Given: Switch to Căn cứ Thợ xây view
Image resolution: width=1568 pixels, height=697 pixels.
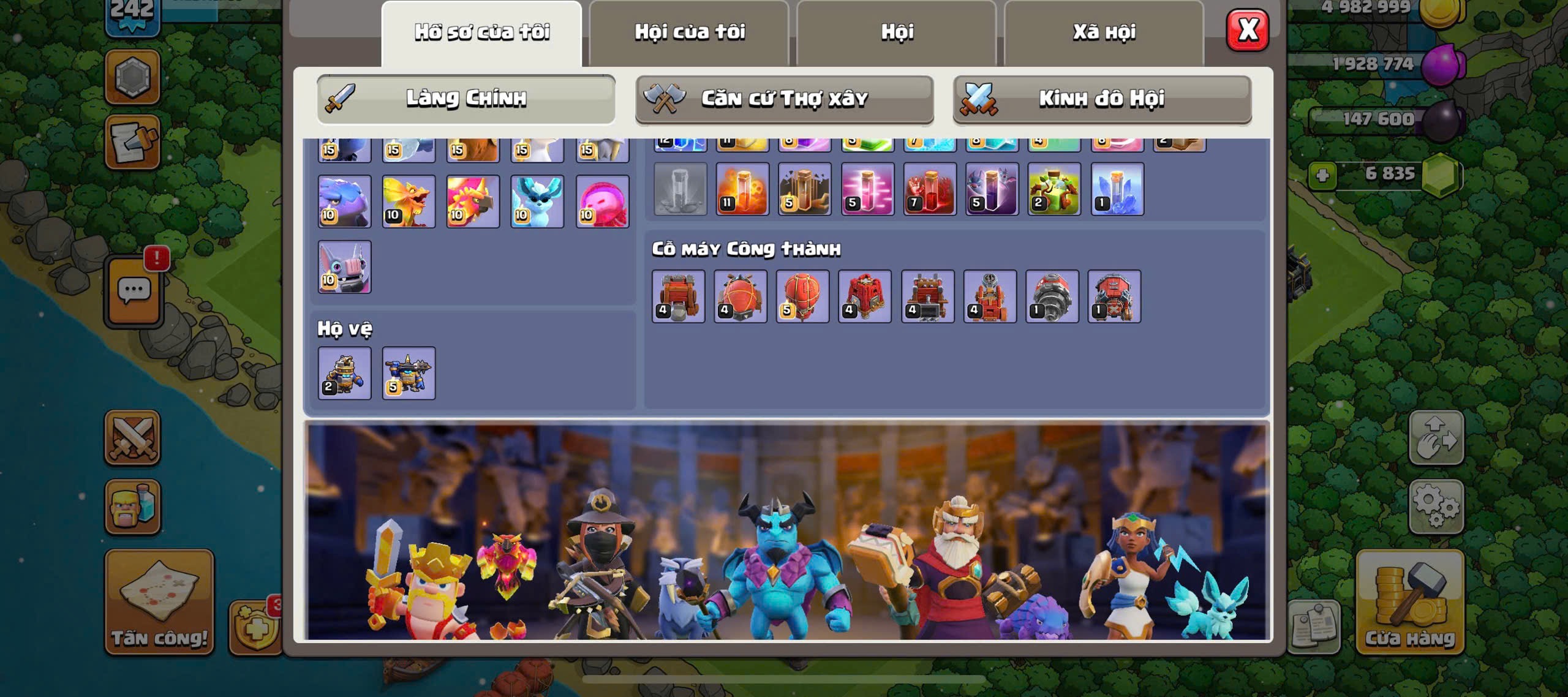Looking at the screenshot, I should (784, 99).
